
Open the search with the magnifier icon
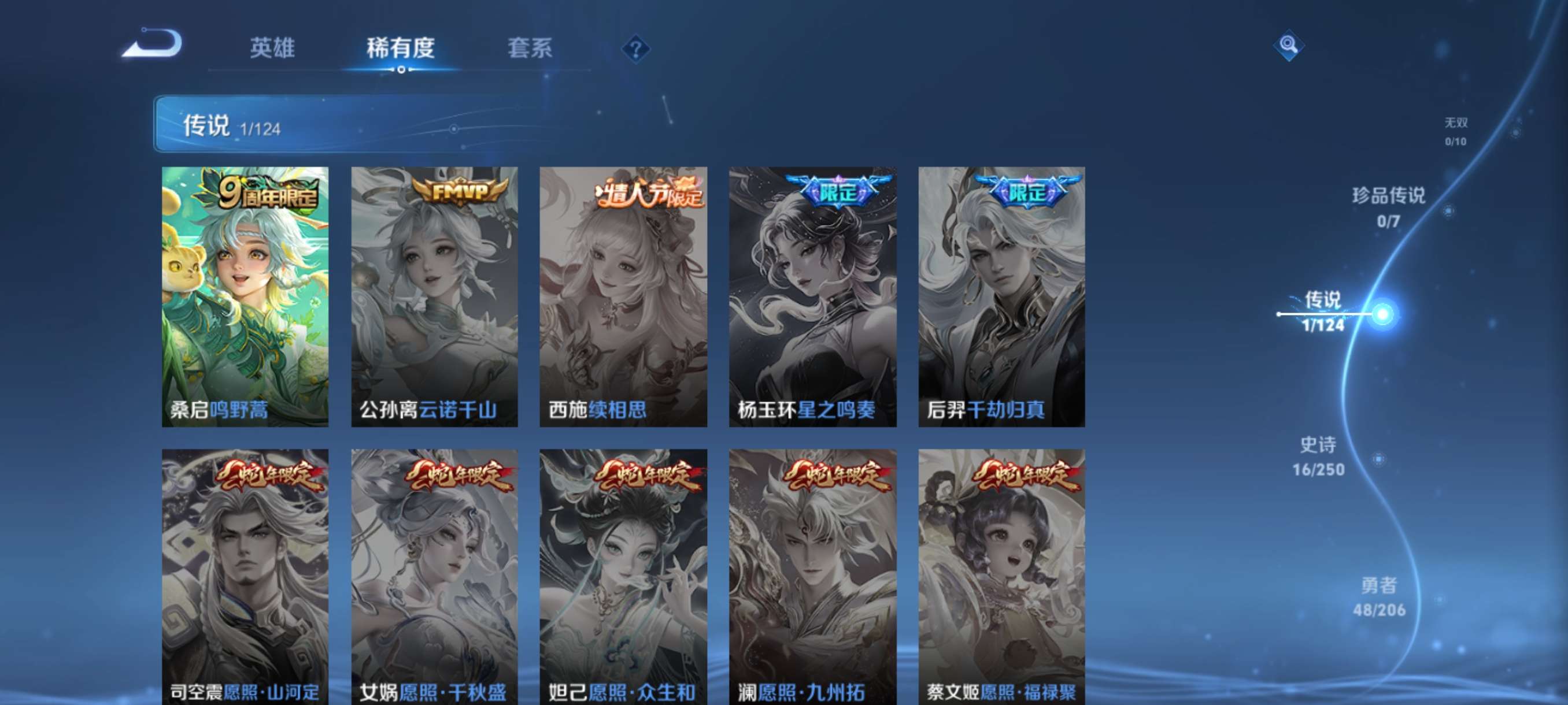click(x=1289, y=45)
